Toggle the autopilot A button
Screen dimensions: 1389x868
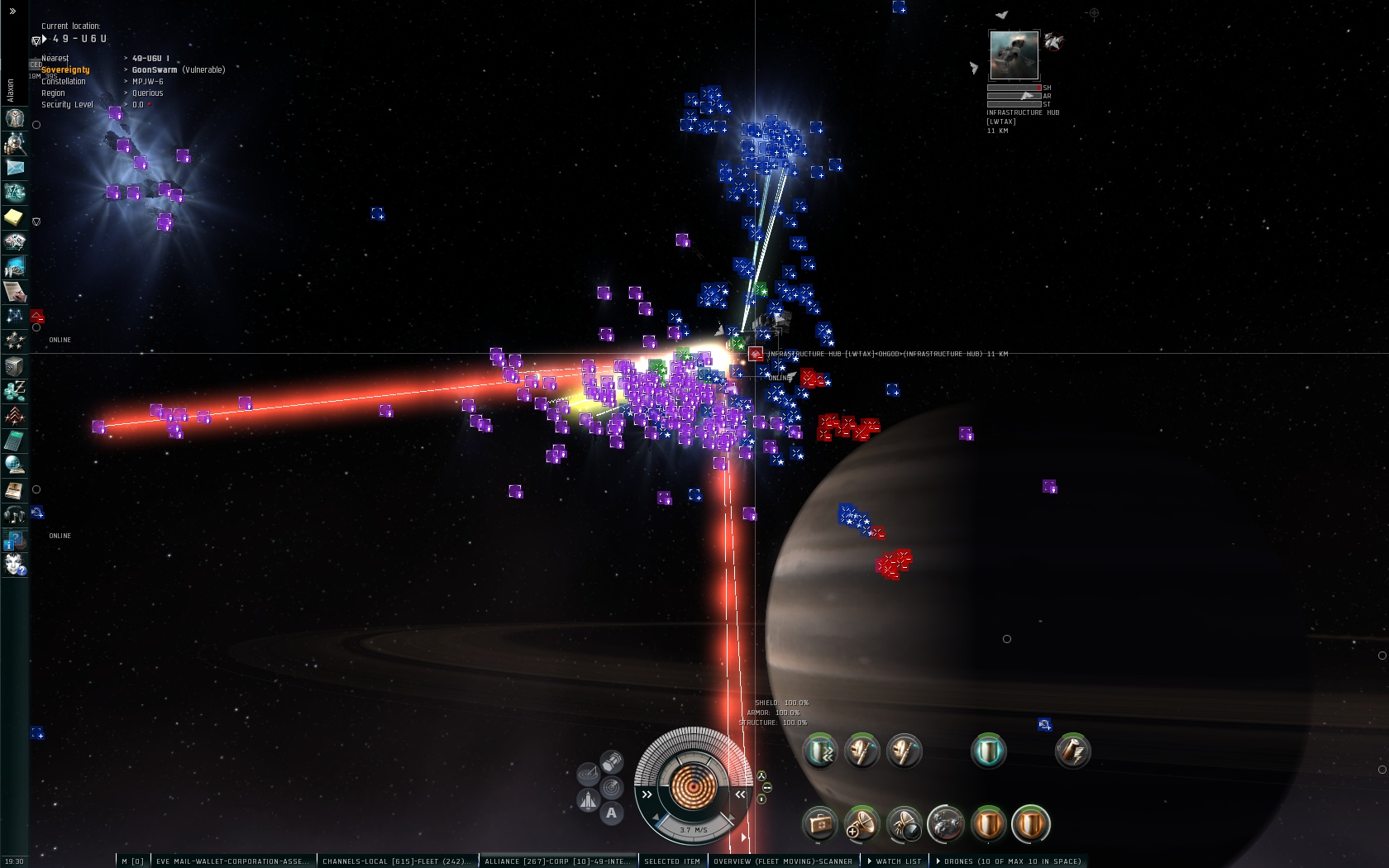pos(611,813)
